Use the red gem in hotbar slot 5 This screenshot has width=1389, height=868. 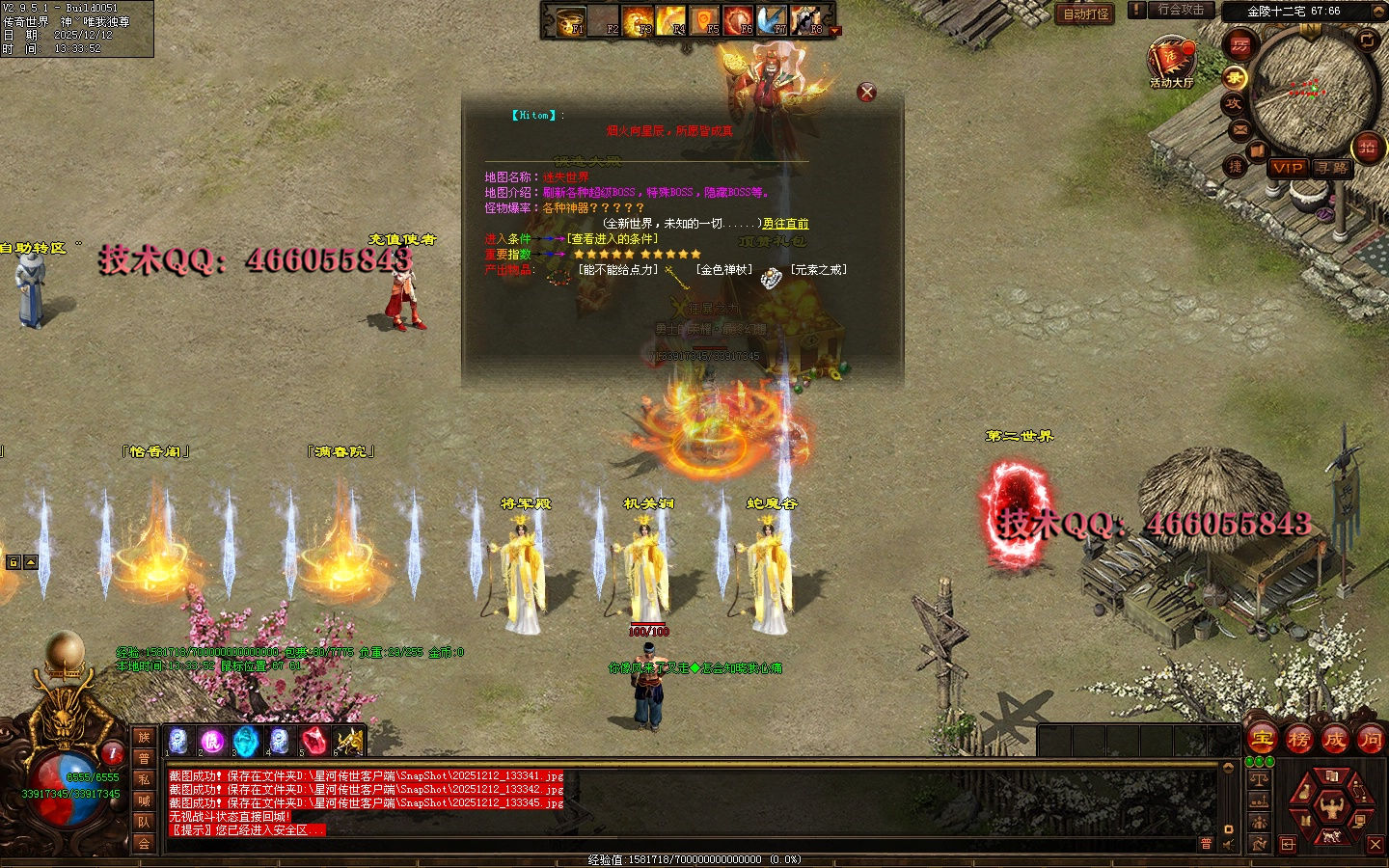(x=313, y=742)
